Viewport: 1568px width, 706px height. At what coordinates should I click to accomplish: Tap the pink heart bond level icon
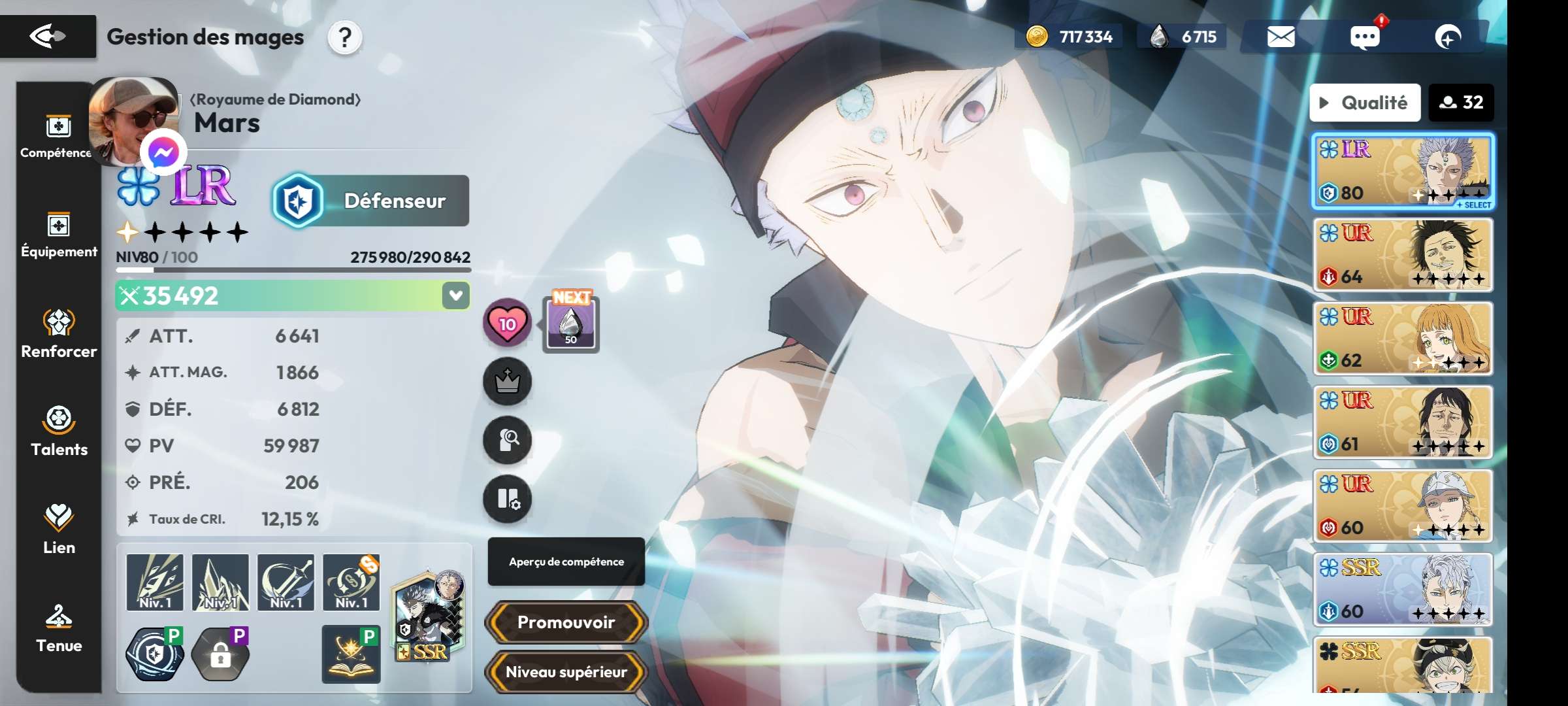(507, 323)
